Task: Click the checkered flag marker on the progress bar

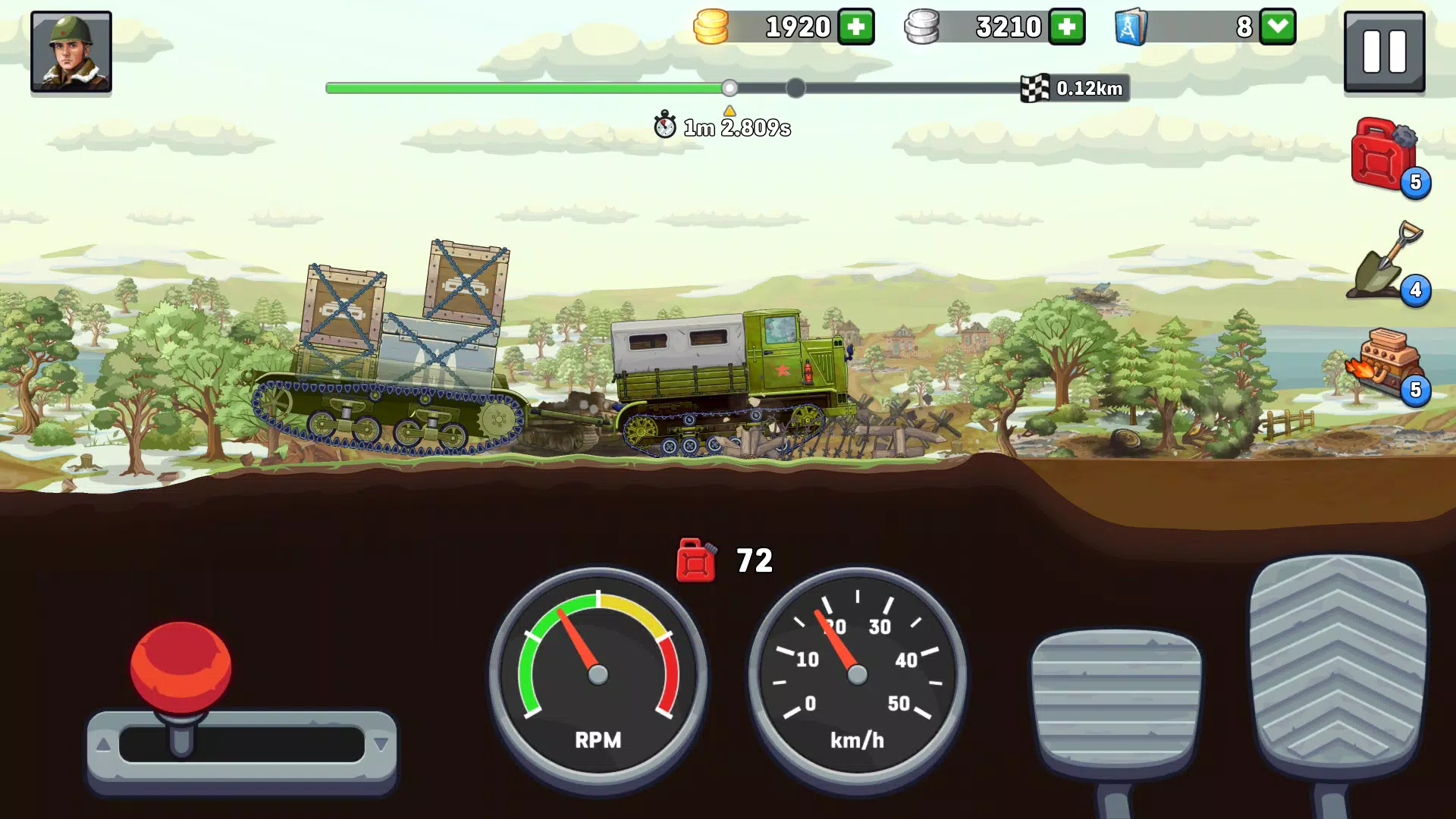Action: tap(1035, 88)
